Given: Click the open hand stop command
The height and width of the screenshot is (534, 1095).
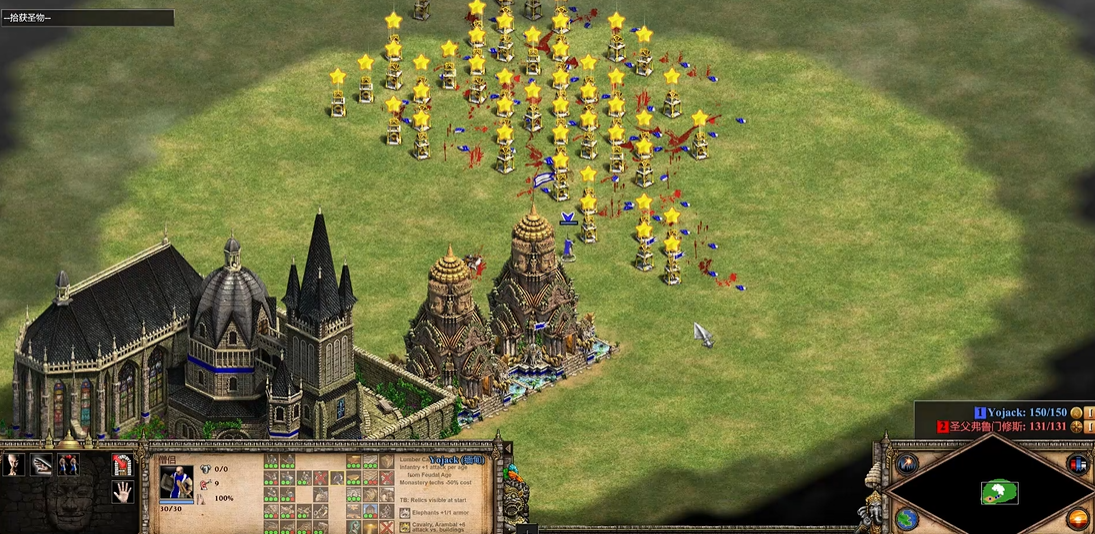Looking at the screenshot, I should pos(124,491).
